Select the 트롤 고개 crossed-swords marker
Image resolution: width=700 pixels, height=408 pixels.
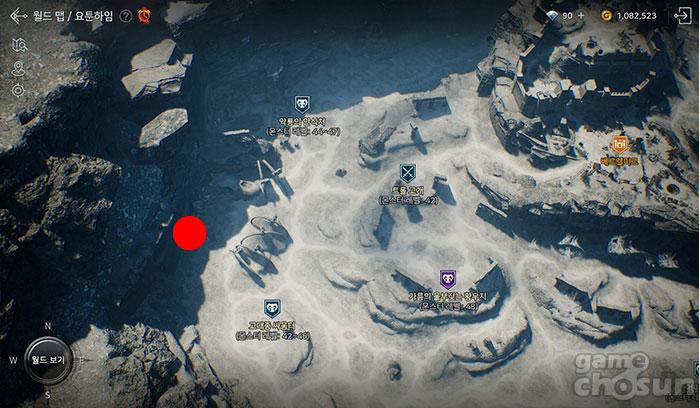pyautogui.click(x=407, y=173)
